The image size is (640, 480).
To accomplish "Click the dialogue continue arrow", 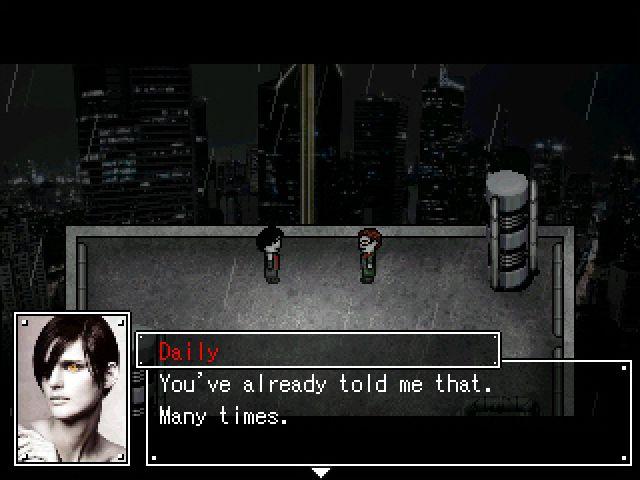I will (320, 472).
